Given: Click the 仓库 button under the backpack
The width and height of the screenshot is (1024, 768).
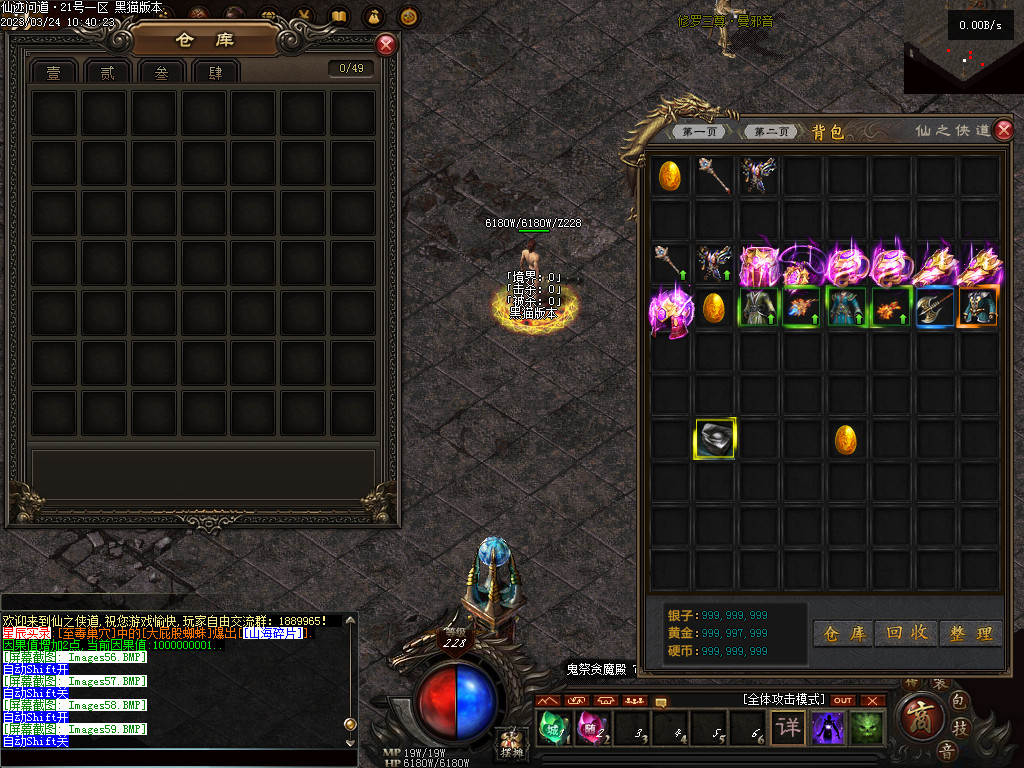Looking at the screenshot, I should pyautogui.click(x=843, y=634).
